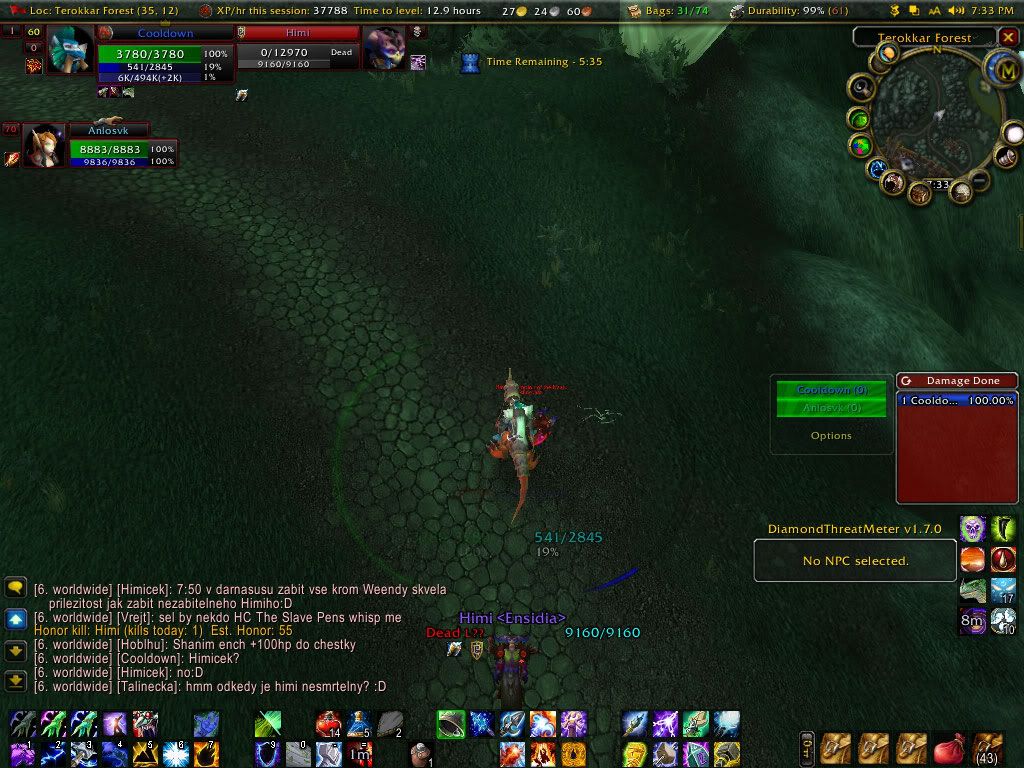Close the Terokkar Forest minimap header
The image size is (1024, 768).
pyautogui.click(x=1007, y=38)
